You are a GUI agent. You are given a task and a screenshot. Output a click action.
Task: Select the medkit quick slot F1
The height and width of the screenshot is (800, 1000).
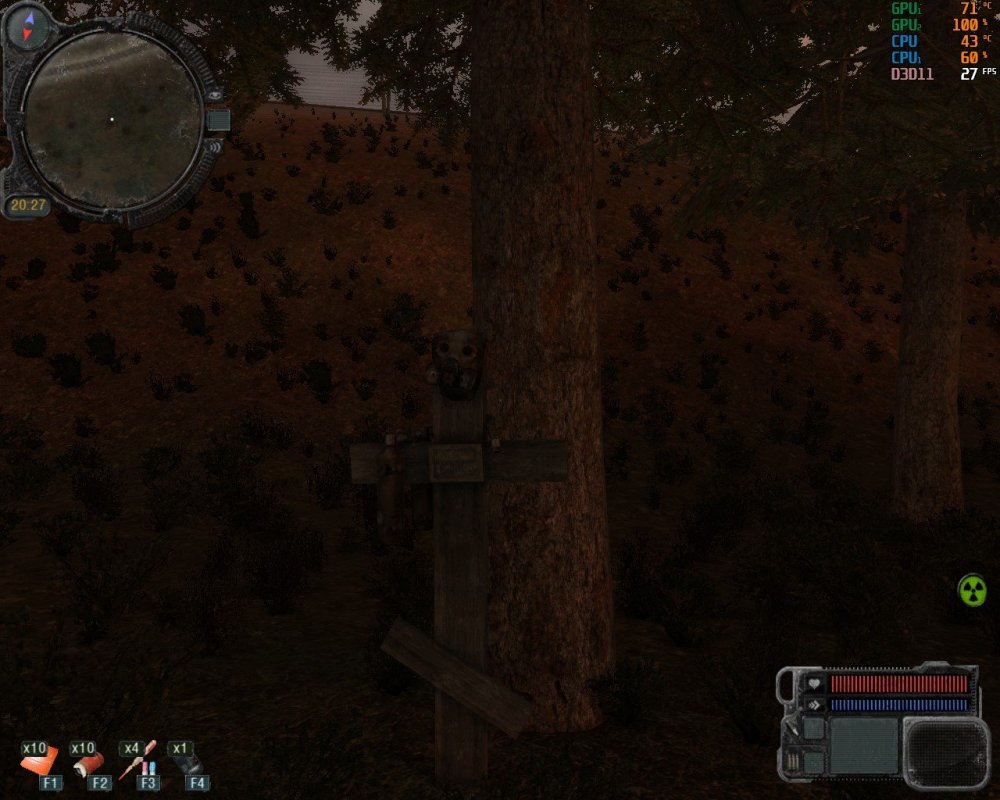42,765
